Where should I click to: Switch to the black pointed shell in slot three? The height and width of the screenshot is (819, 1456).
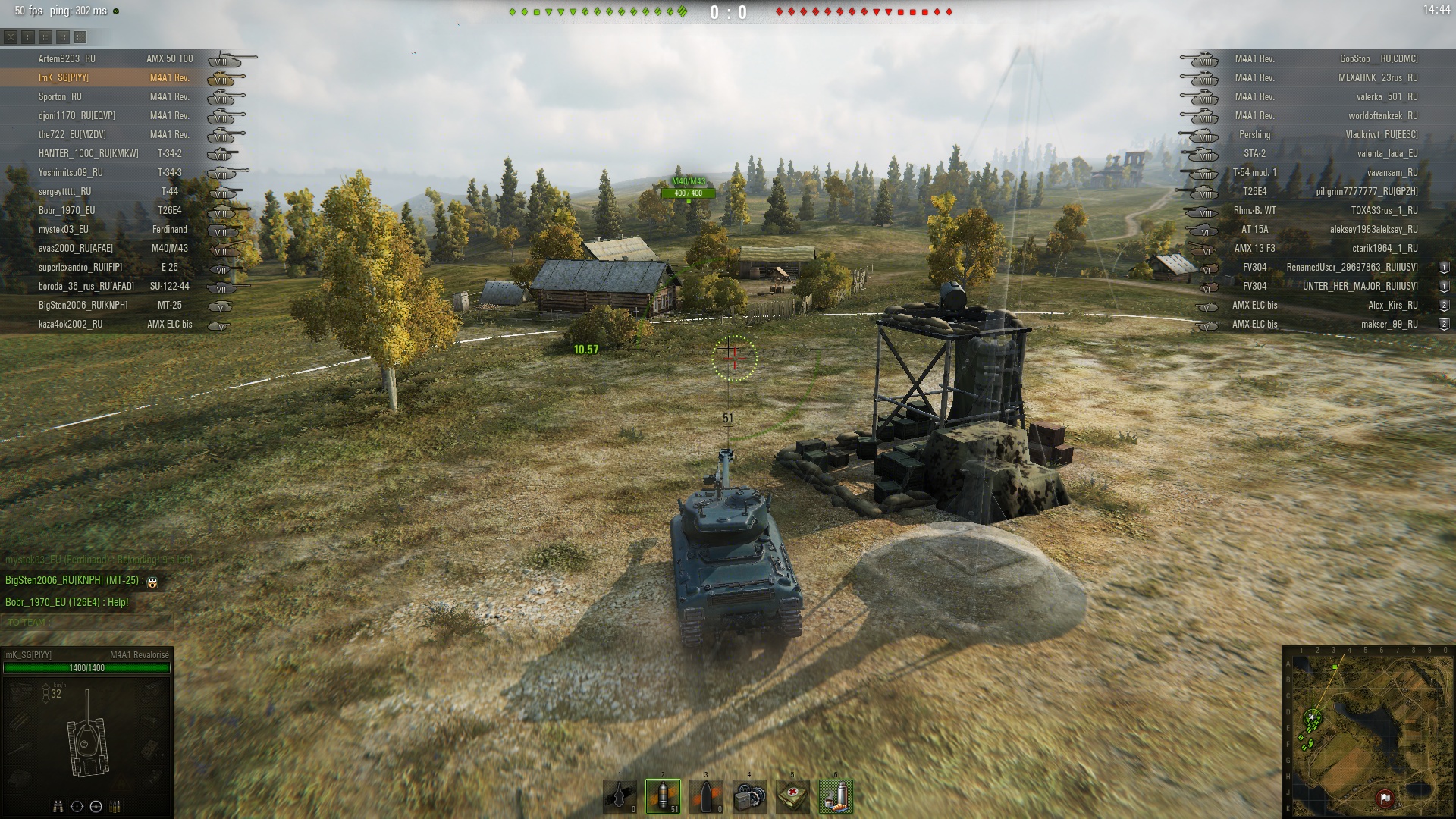(706, 796)
